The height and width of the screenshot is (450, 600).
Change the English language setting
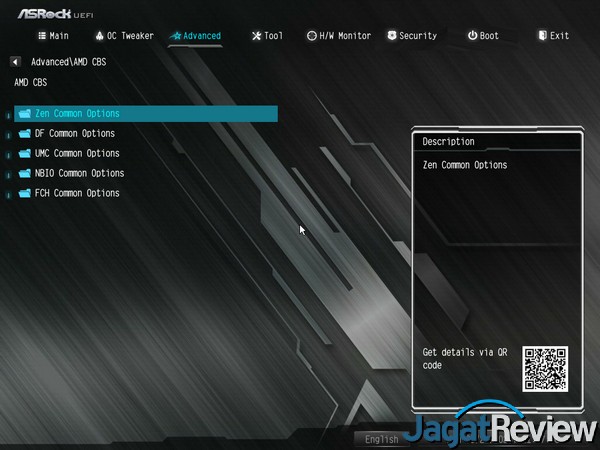tap(382, 439)
